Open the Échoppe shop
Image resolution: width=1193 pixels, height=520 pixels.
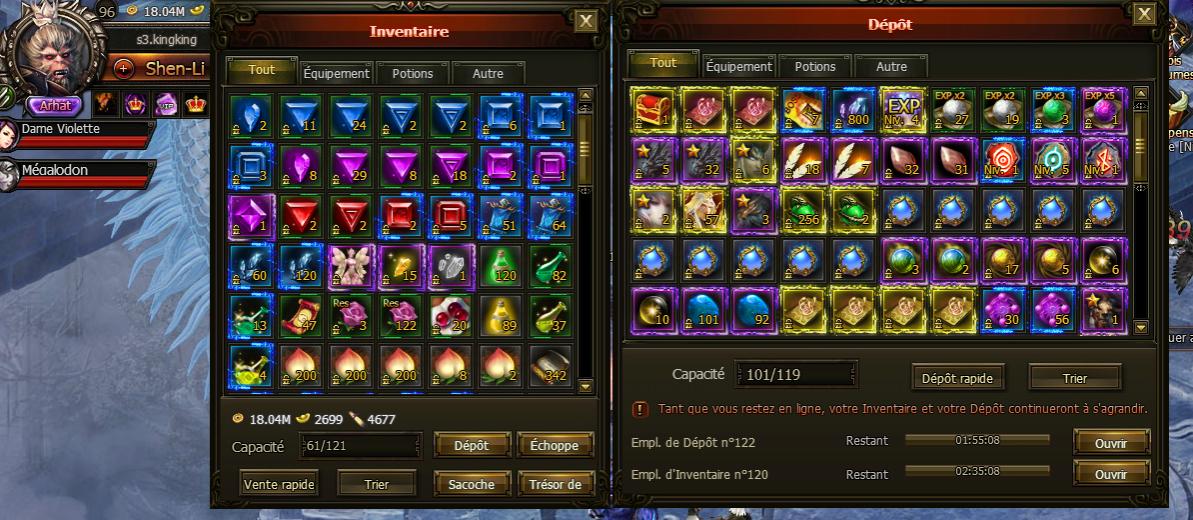[x=555, y=445]
